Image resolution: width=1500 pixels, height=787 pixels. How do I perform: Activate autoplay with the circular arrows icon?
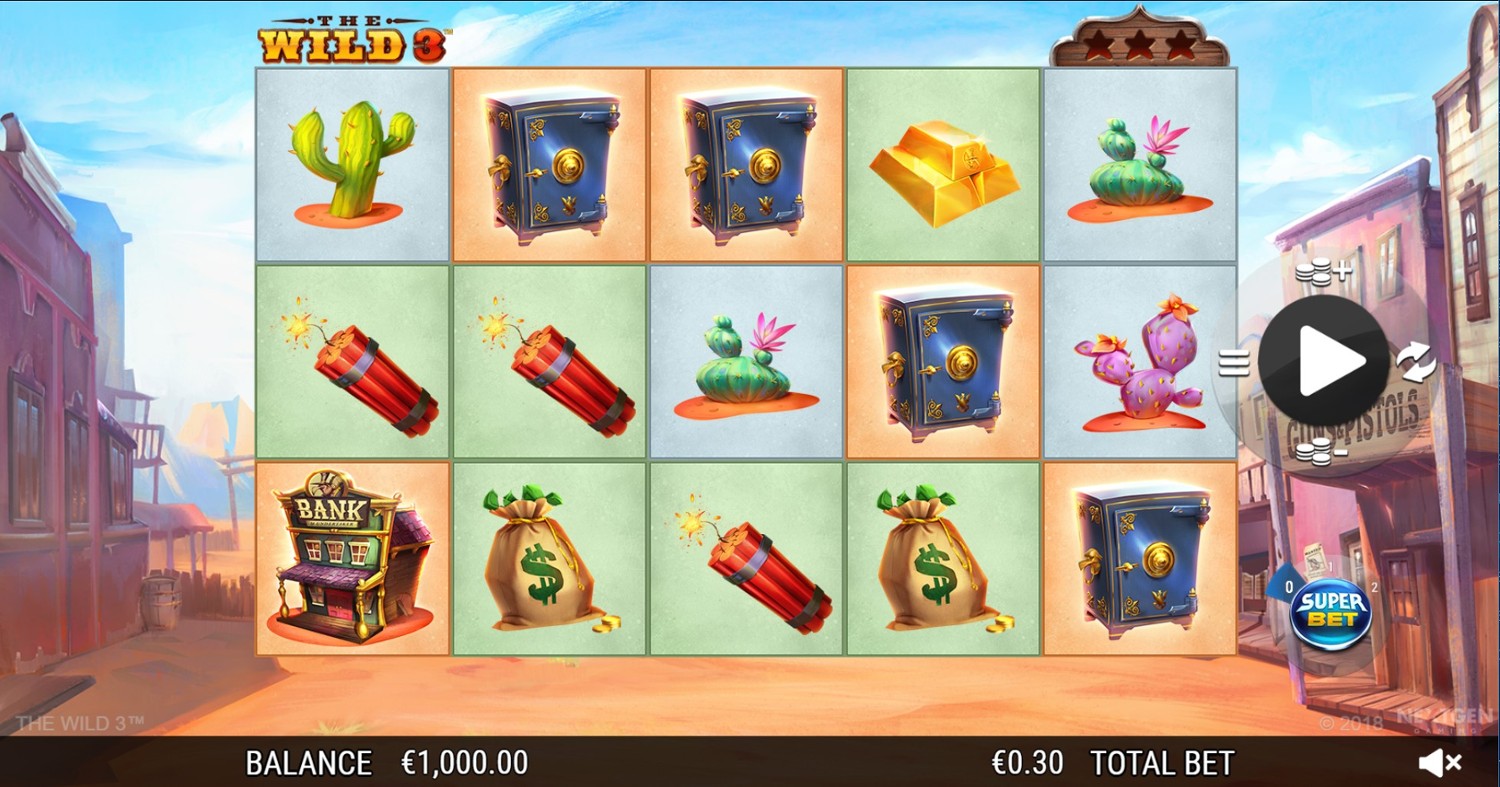(1416, 362)
